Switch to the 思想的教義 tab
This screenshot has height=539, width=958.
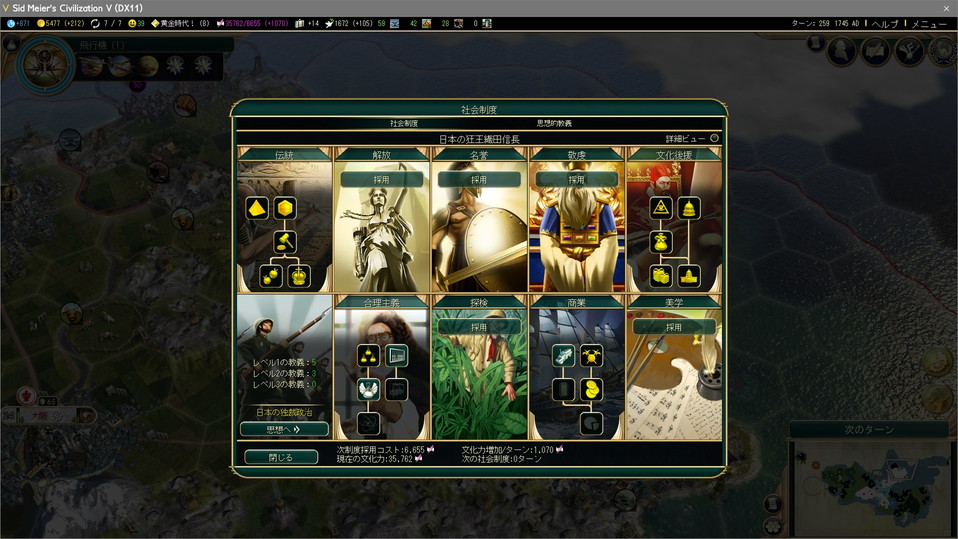pyautogui.click(x=554, y=123)
